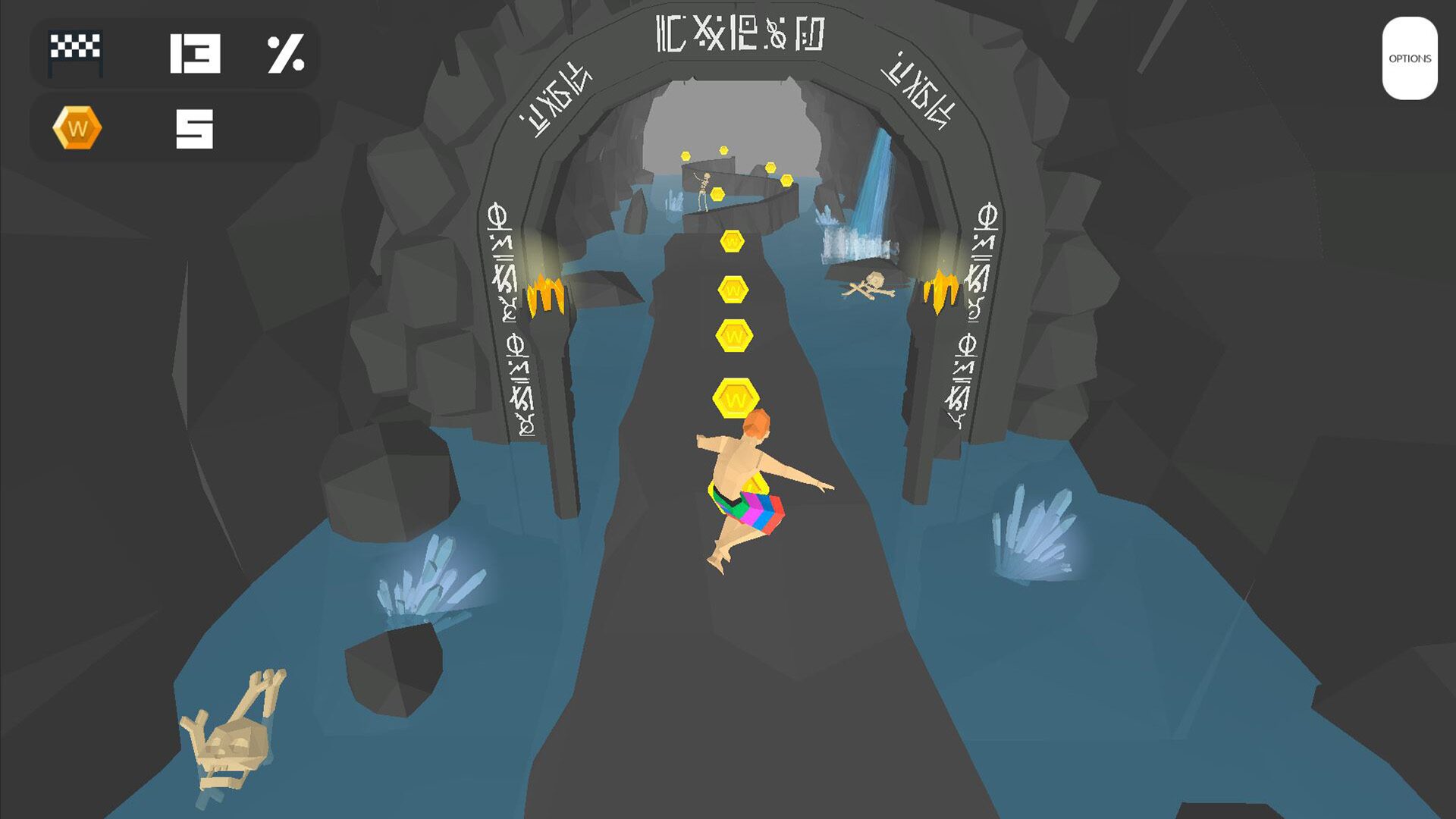
Task: Click the 13 percent progress readout
Action: (196, 52)
